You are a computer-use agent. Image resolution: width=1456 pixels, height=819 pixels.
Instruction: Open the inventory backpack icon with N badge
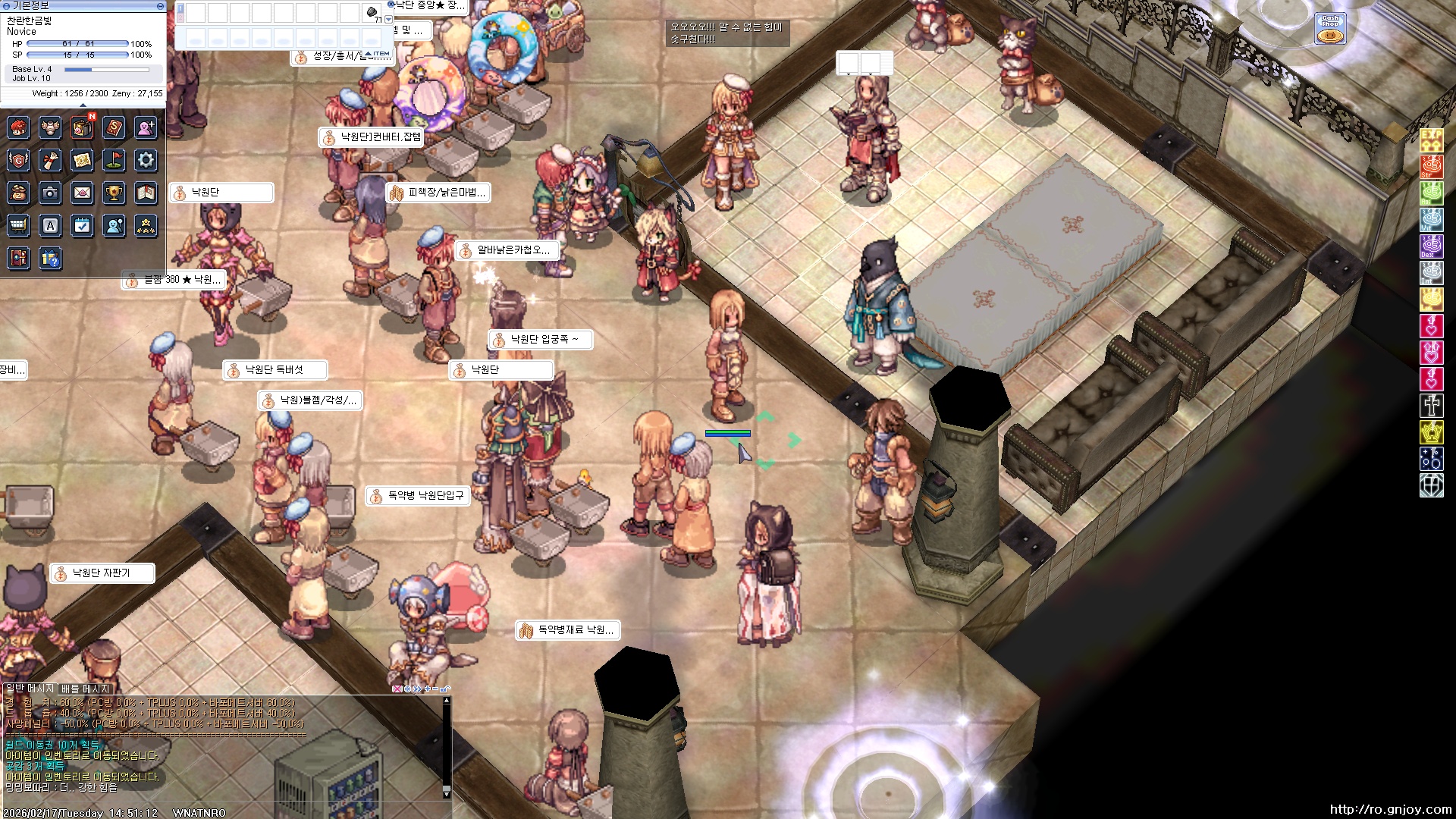tap(82, 127)
